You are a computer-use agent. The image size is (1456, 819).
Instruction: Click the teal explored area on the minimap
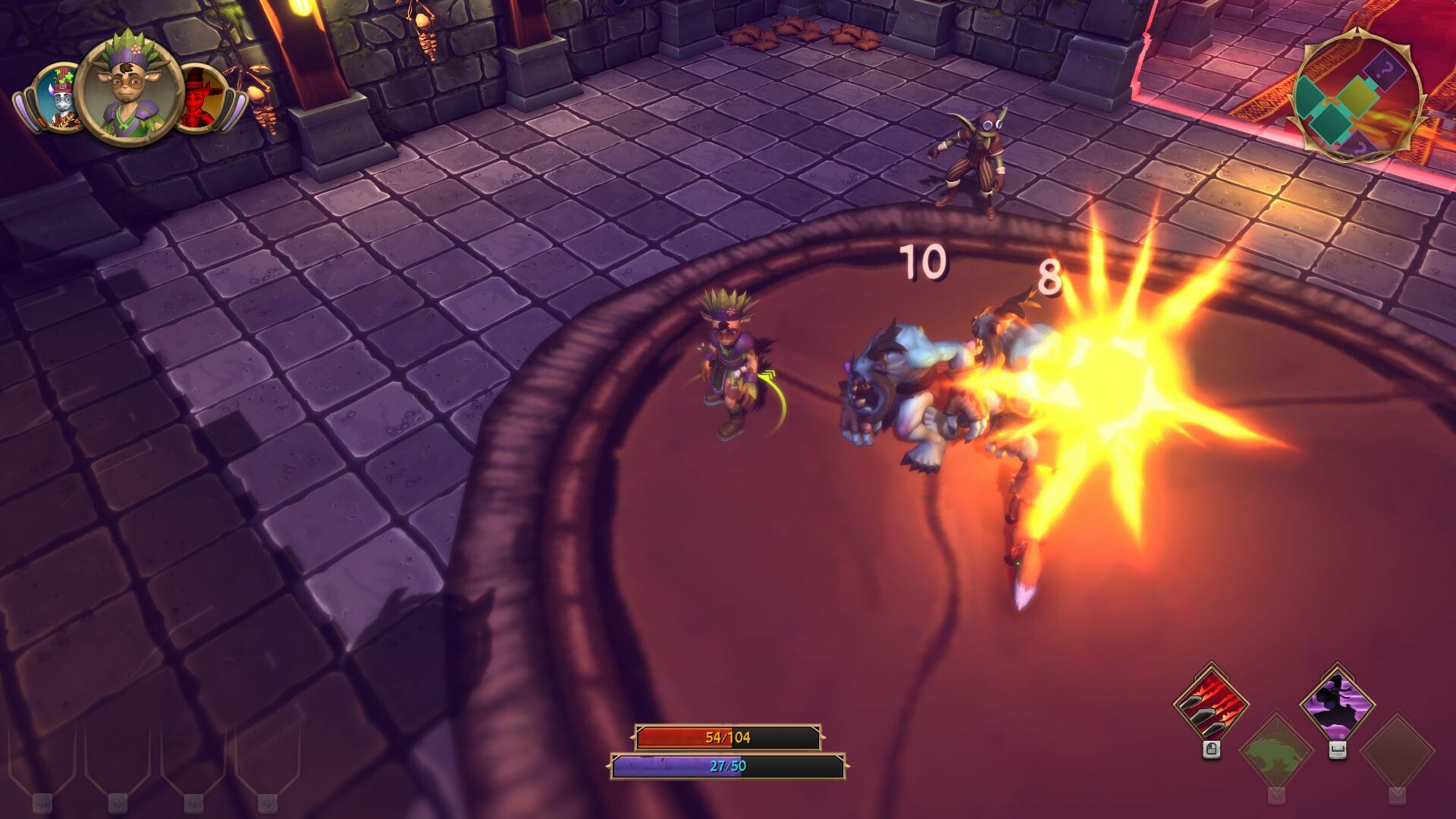click(1310, 96)
